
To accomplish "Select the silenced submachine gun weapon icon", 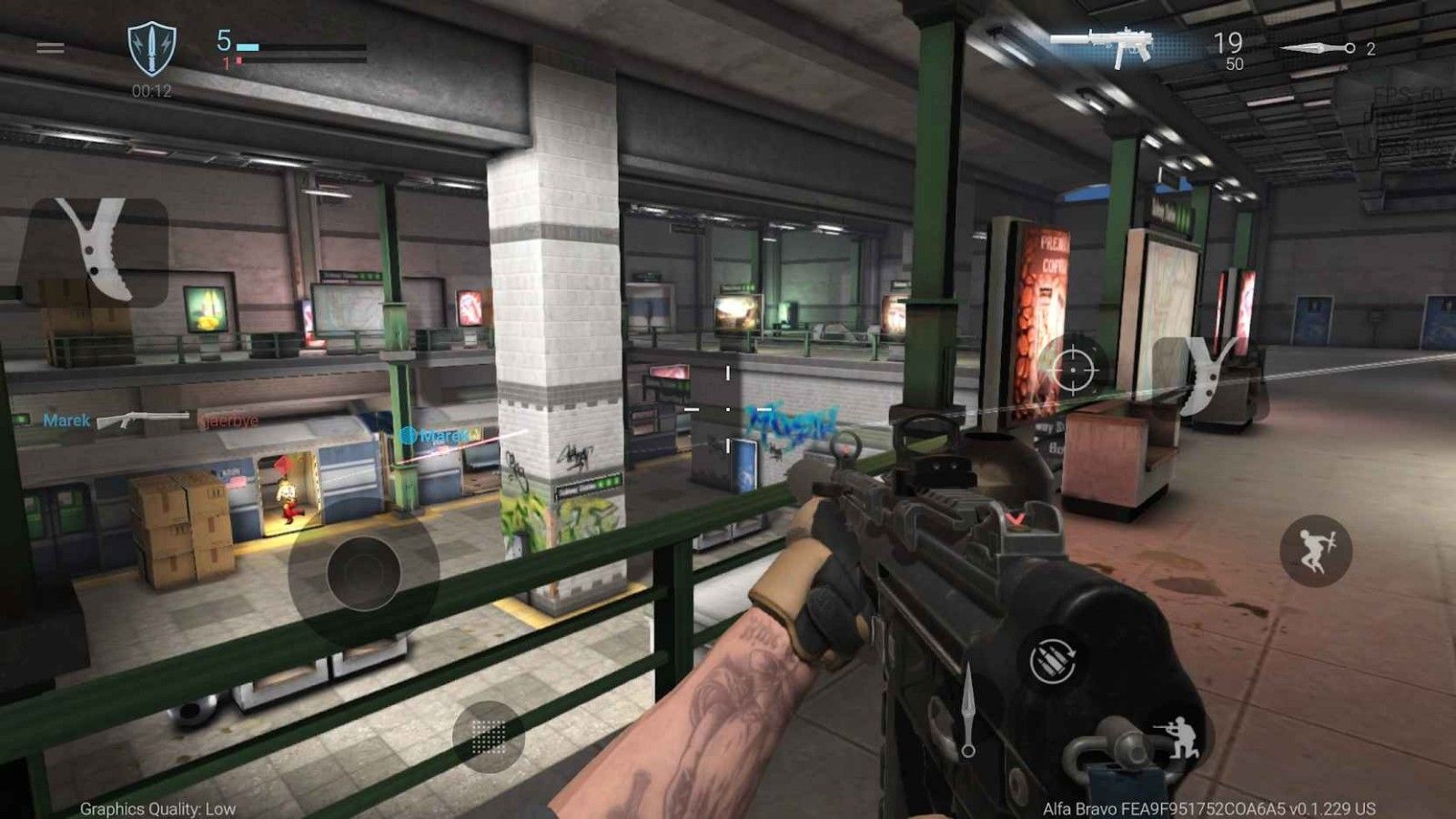I will (x=1103, y=44).
